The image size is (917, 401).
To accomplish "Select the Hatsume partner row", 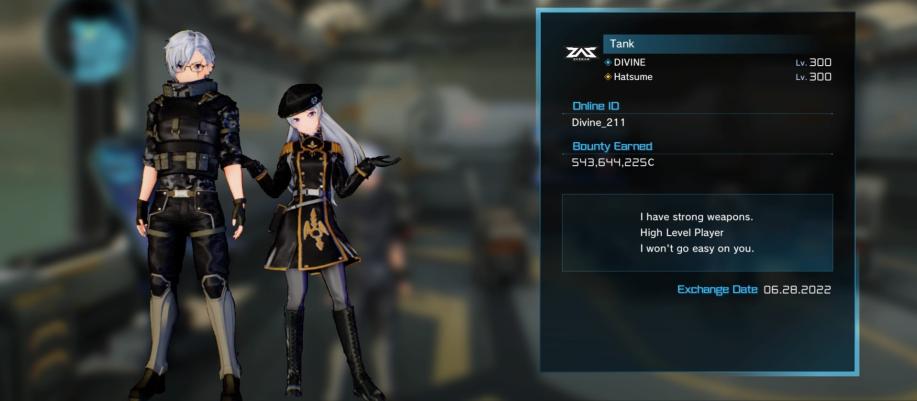I will click(717, 77).
